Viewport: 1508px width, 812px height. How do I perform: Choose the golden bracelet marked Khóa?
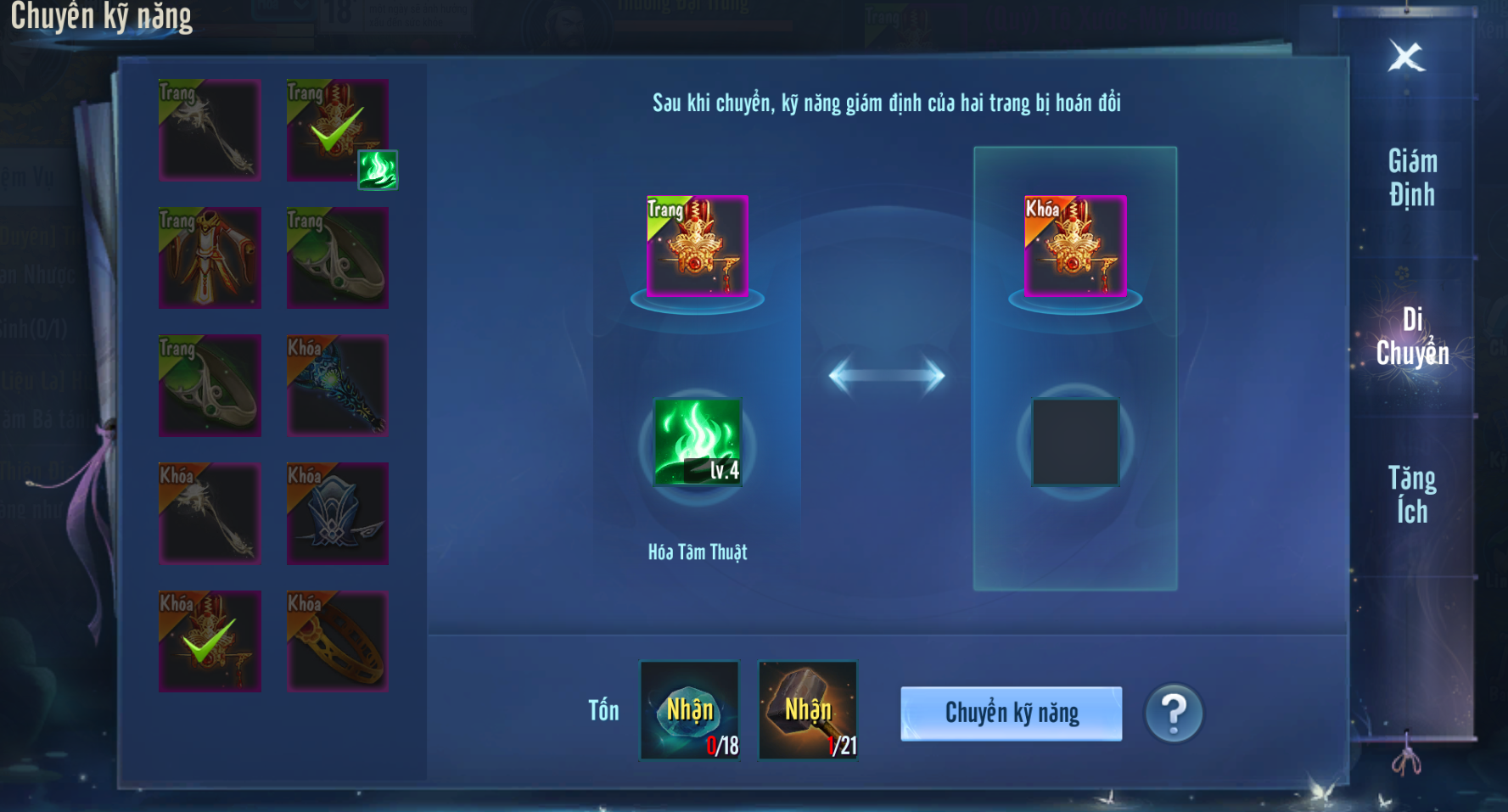tap(337, 641)
